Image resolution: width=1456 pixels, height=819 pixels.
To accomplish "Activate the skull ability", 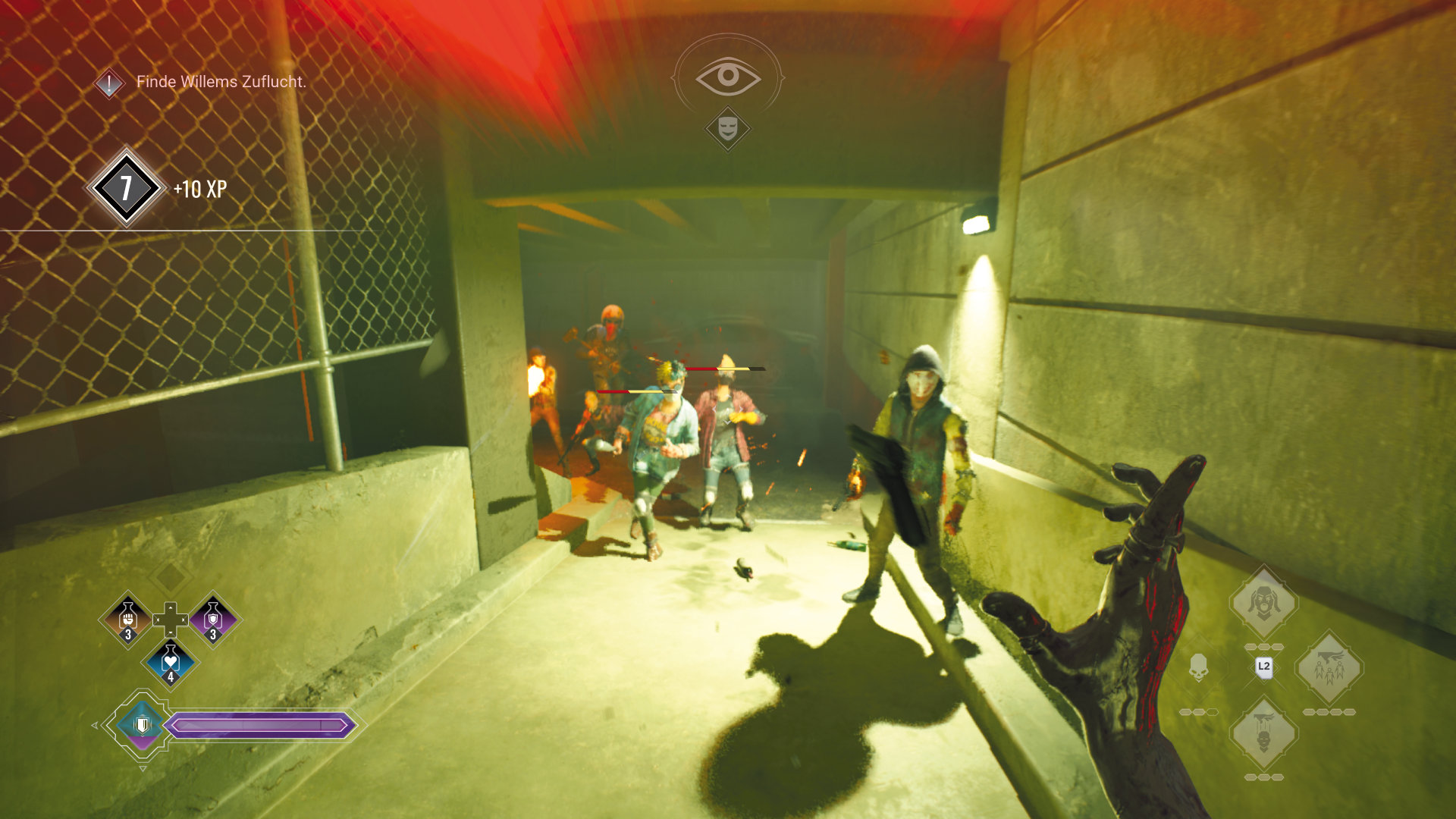I will (x=1198, y=667).
